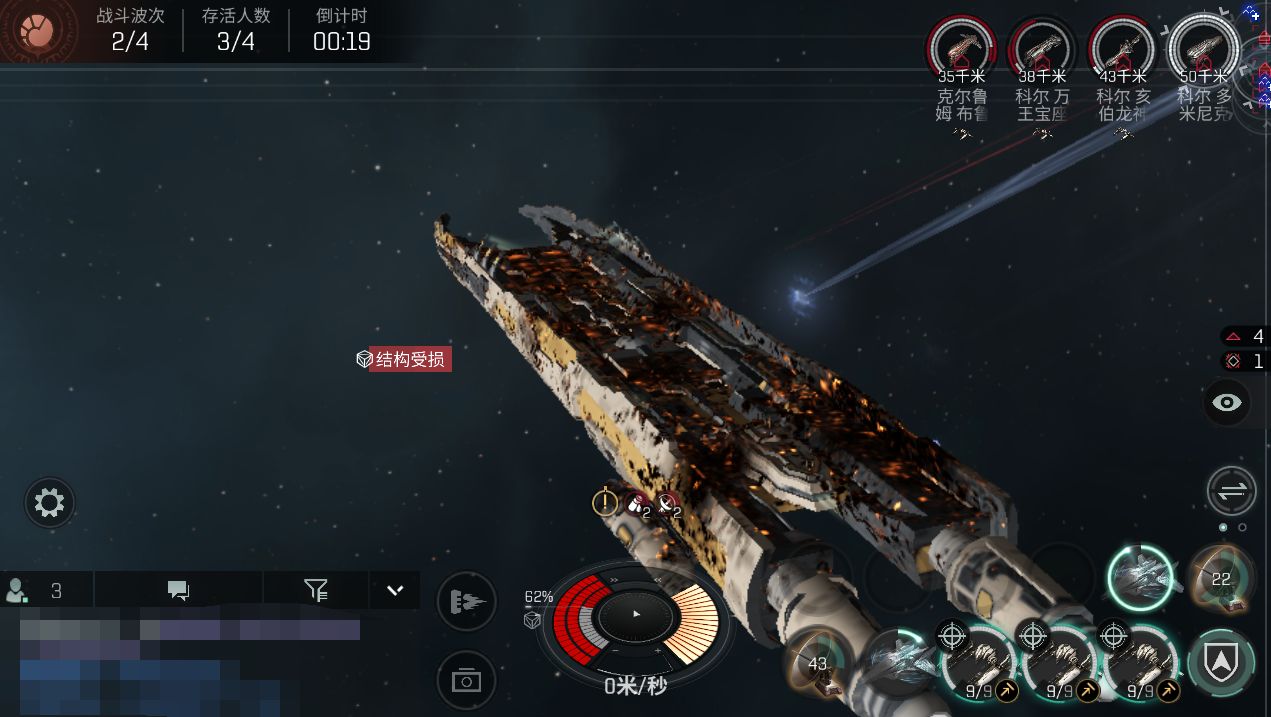Open the chat filter icon
Viewport: 1271px width, 717px height.
[316, 590]
